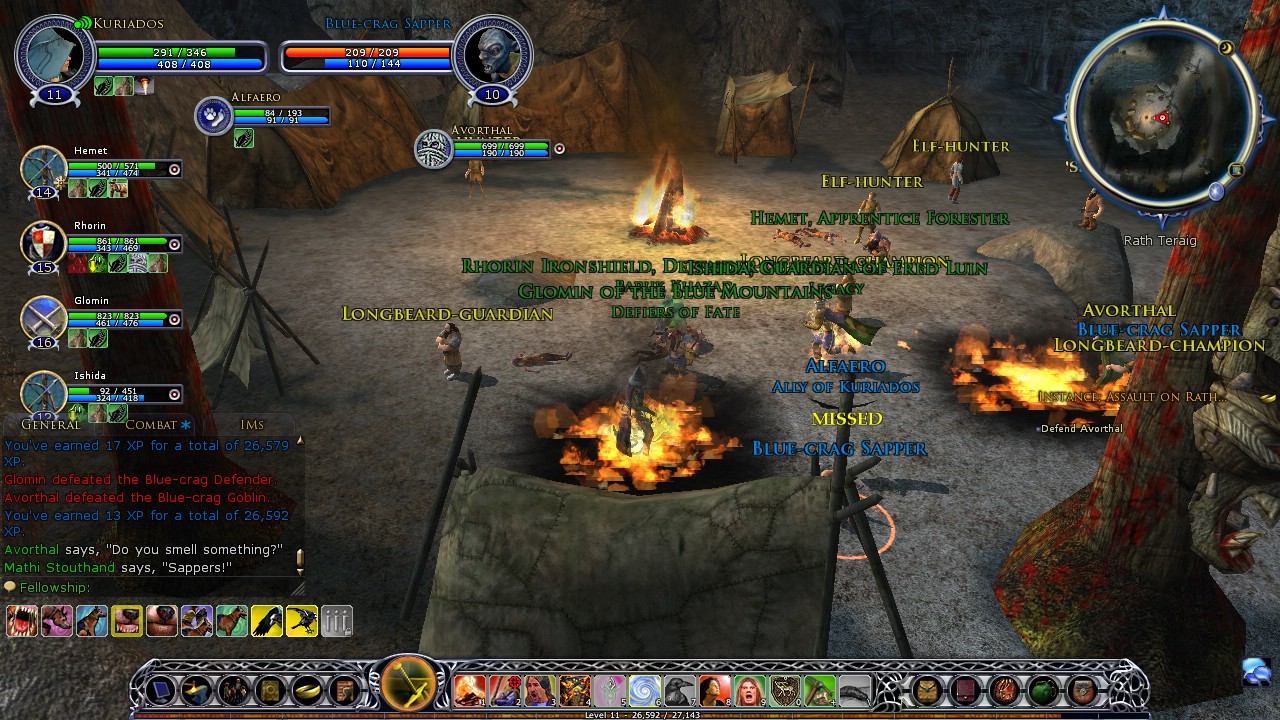Switch to the IMs chat tab
The image size is (1280, 720).
pyautogui.click(x=252, y=425)
